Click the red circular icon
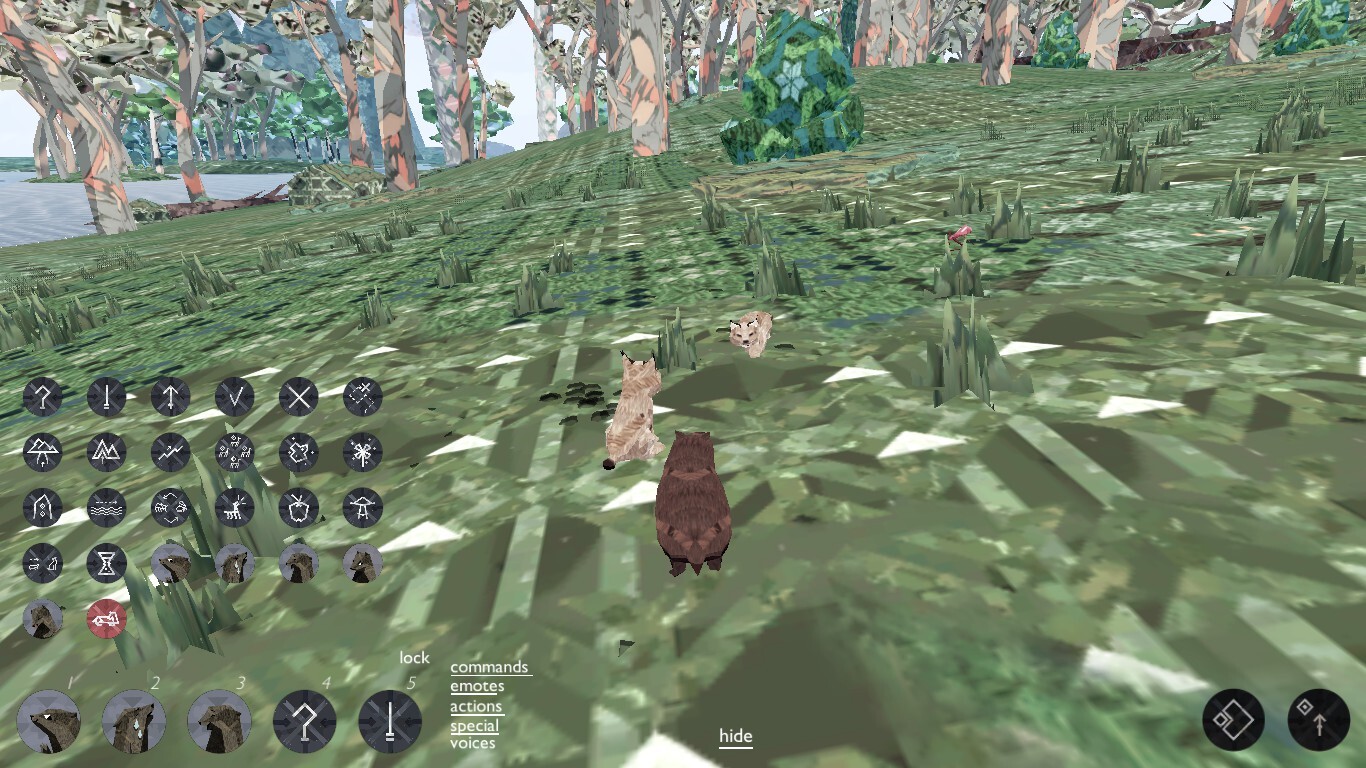 [106, 620]
